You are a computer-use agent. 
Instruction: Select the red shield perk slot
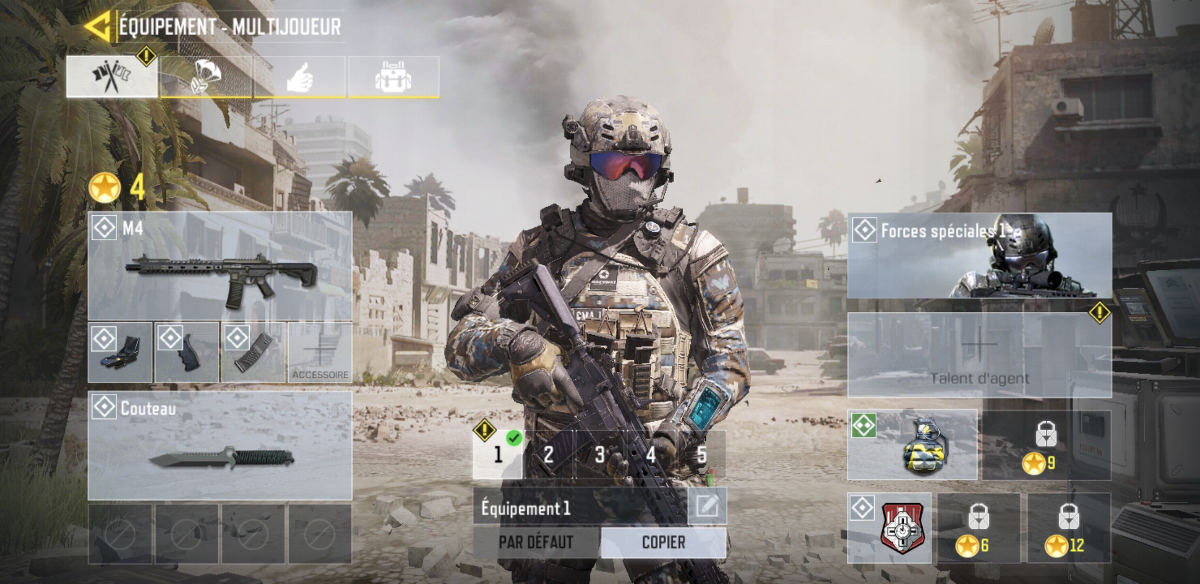[x=889, y=528]
